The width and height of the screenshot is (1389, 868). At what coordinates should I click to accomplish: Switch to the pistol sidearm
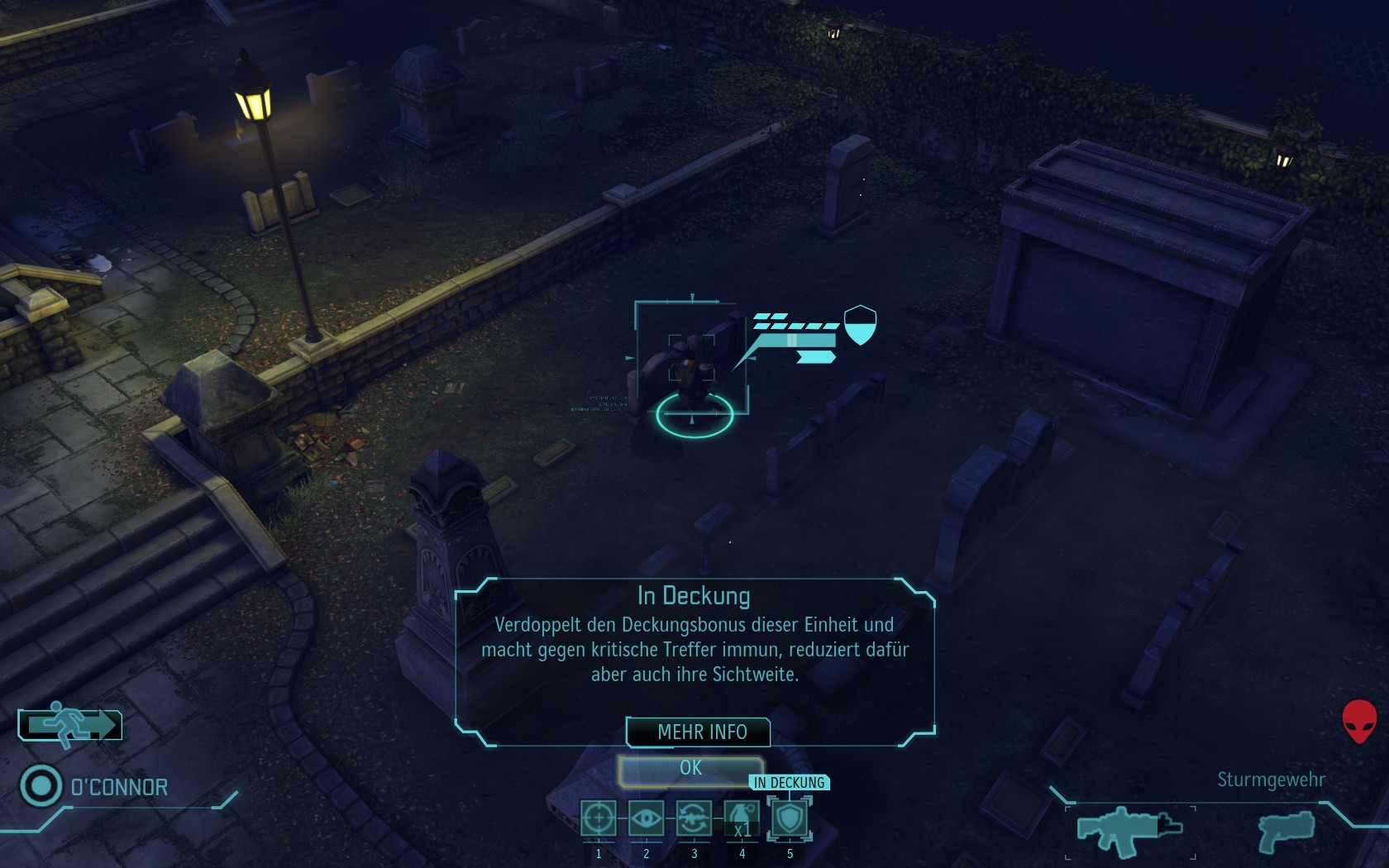coord(1285,831)
